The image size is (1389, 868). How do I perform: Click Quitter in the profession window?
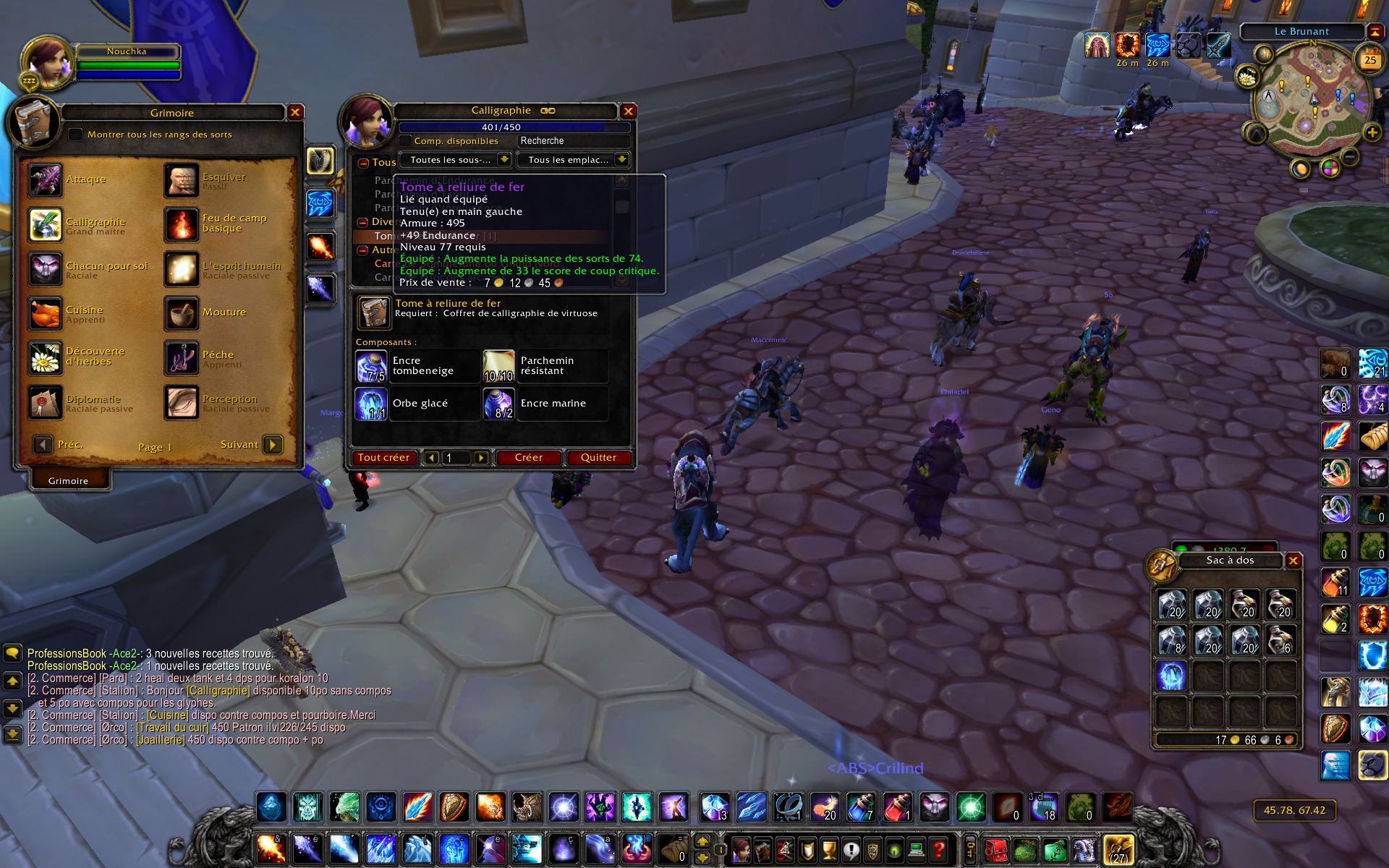[598, 458]
